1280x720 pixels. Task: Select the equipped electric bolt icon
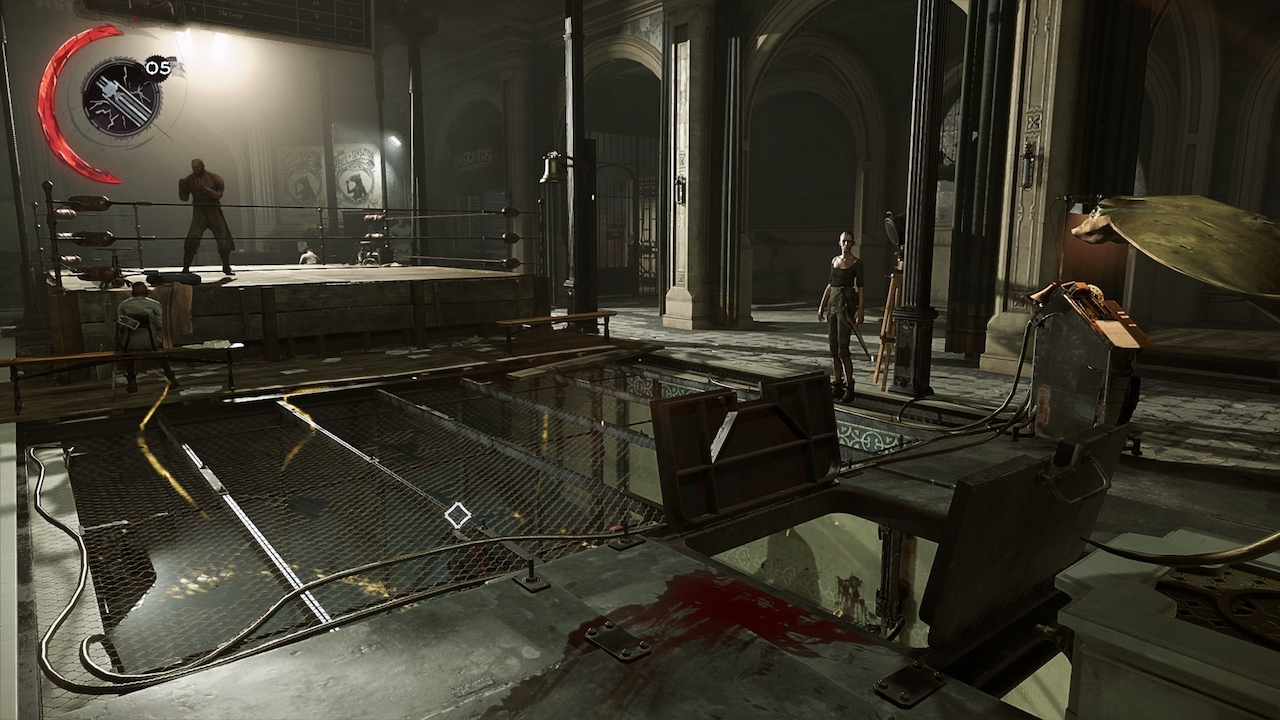coord(120,97)
